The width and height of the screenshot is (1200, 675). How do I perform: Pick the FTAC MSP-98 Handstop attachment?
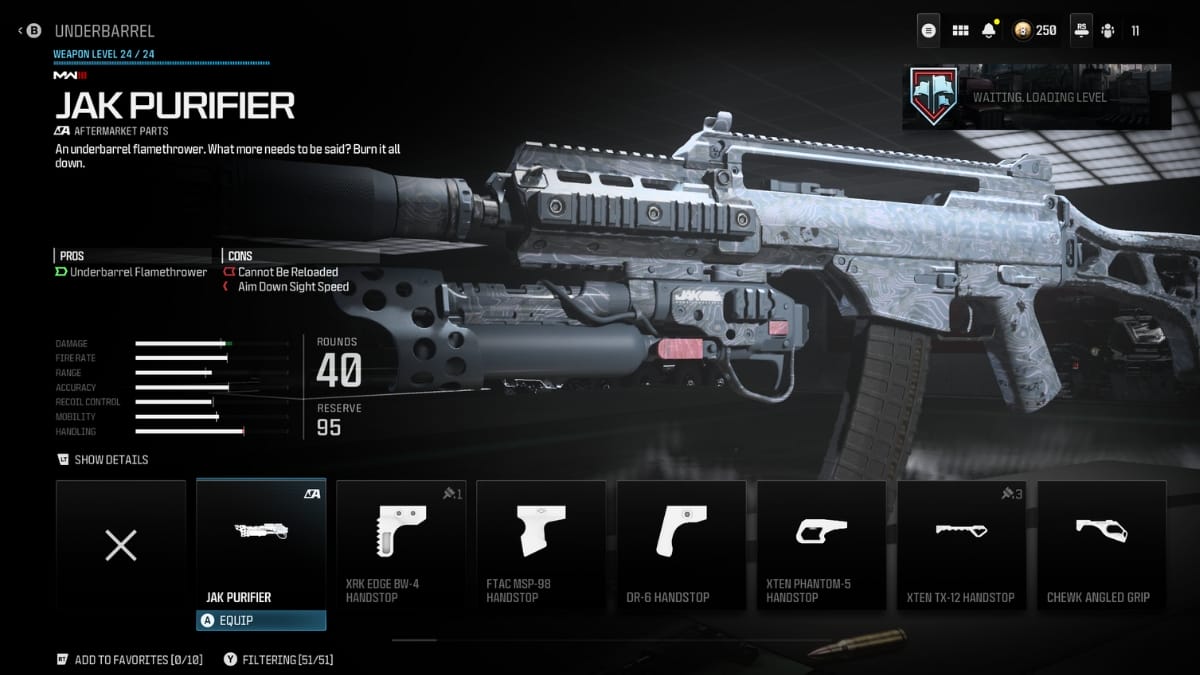[541, 544]
